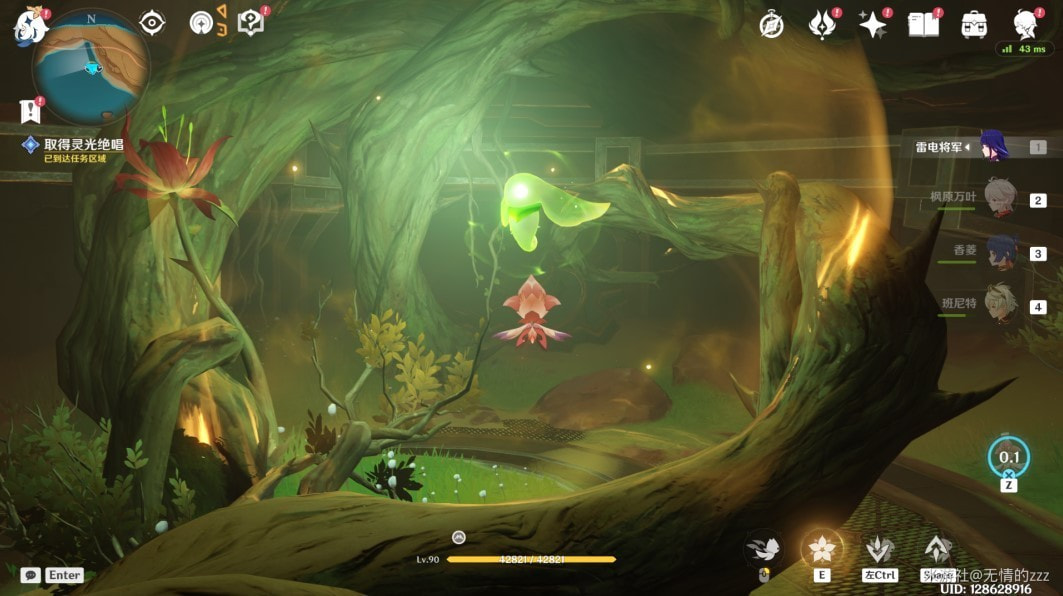This screenshot has height=596, width=1063.
Task: Open the compass events icon
Action: [771, 25]
